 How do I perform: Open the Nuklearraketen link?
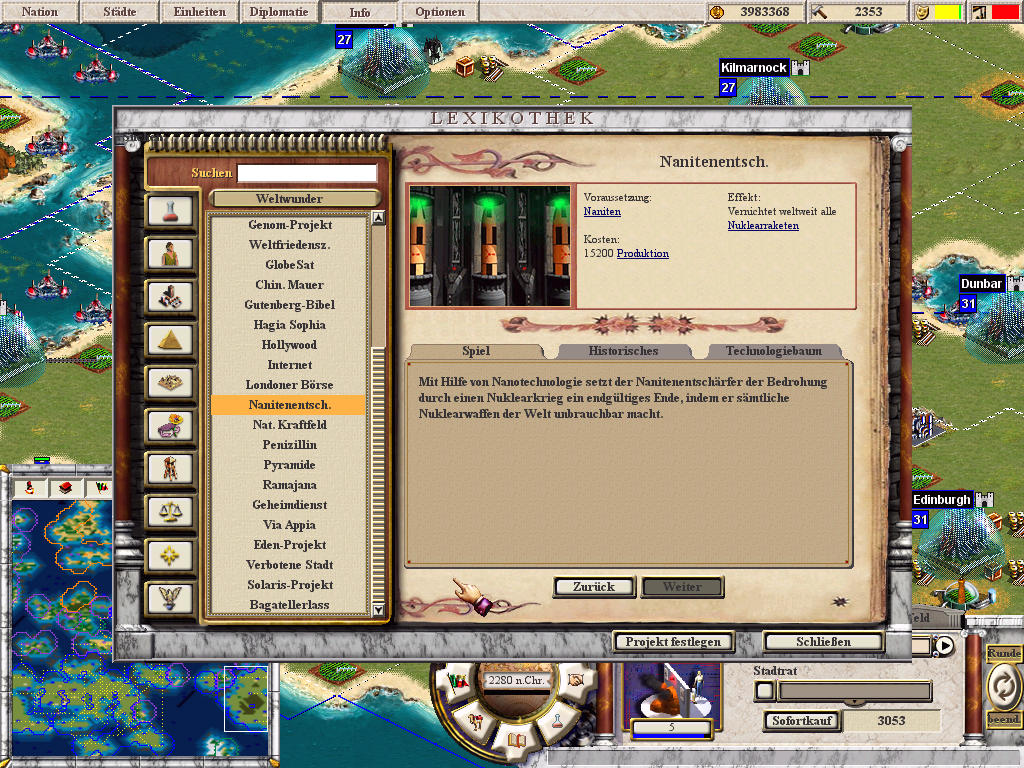point(763,226)
